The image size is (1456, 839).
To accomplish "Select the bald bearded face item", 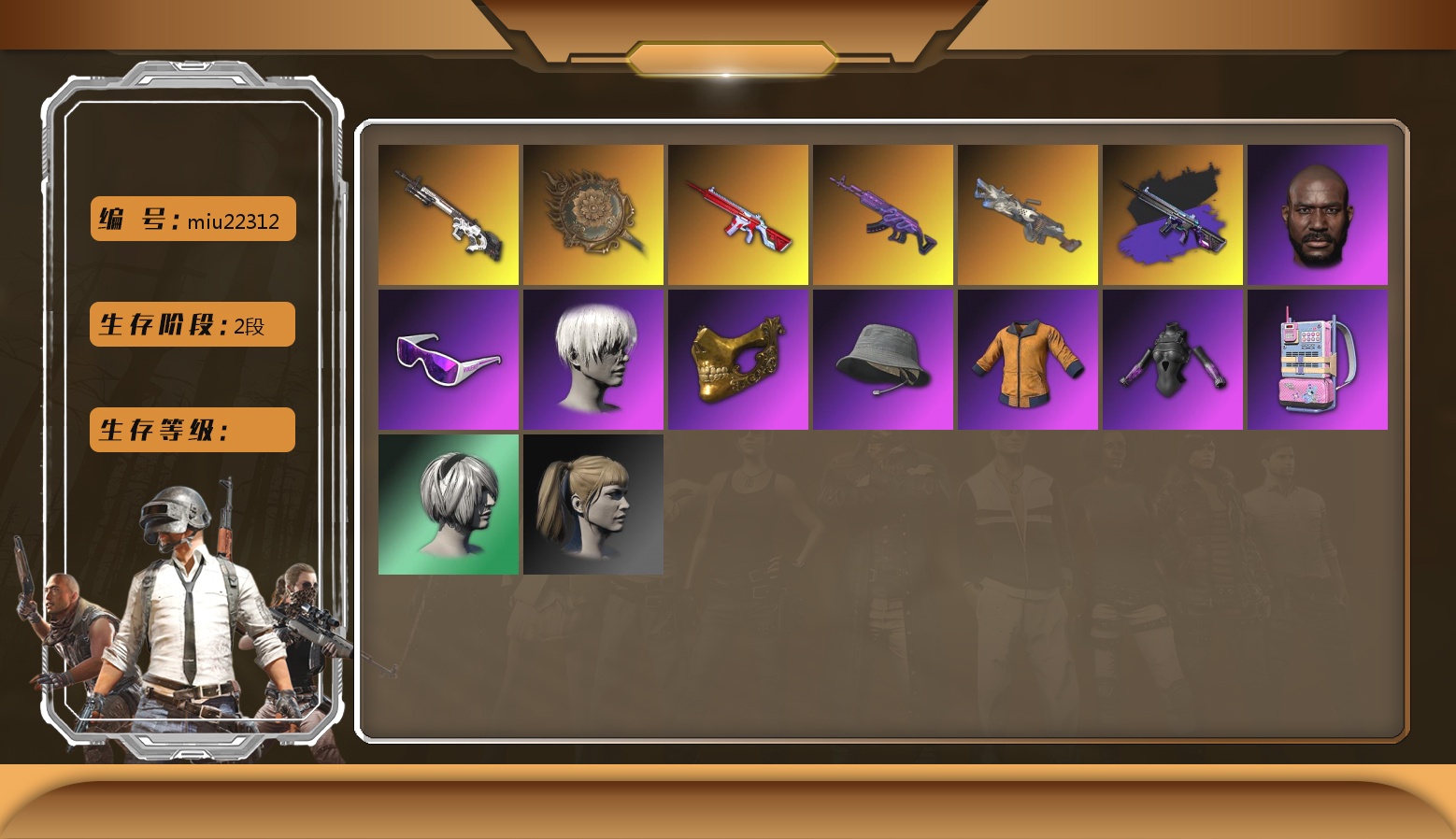I will 1318,215.
